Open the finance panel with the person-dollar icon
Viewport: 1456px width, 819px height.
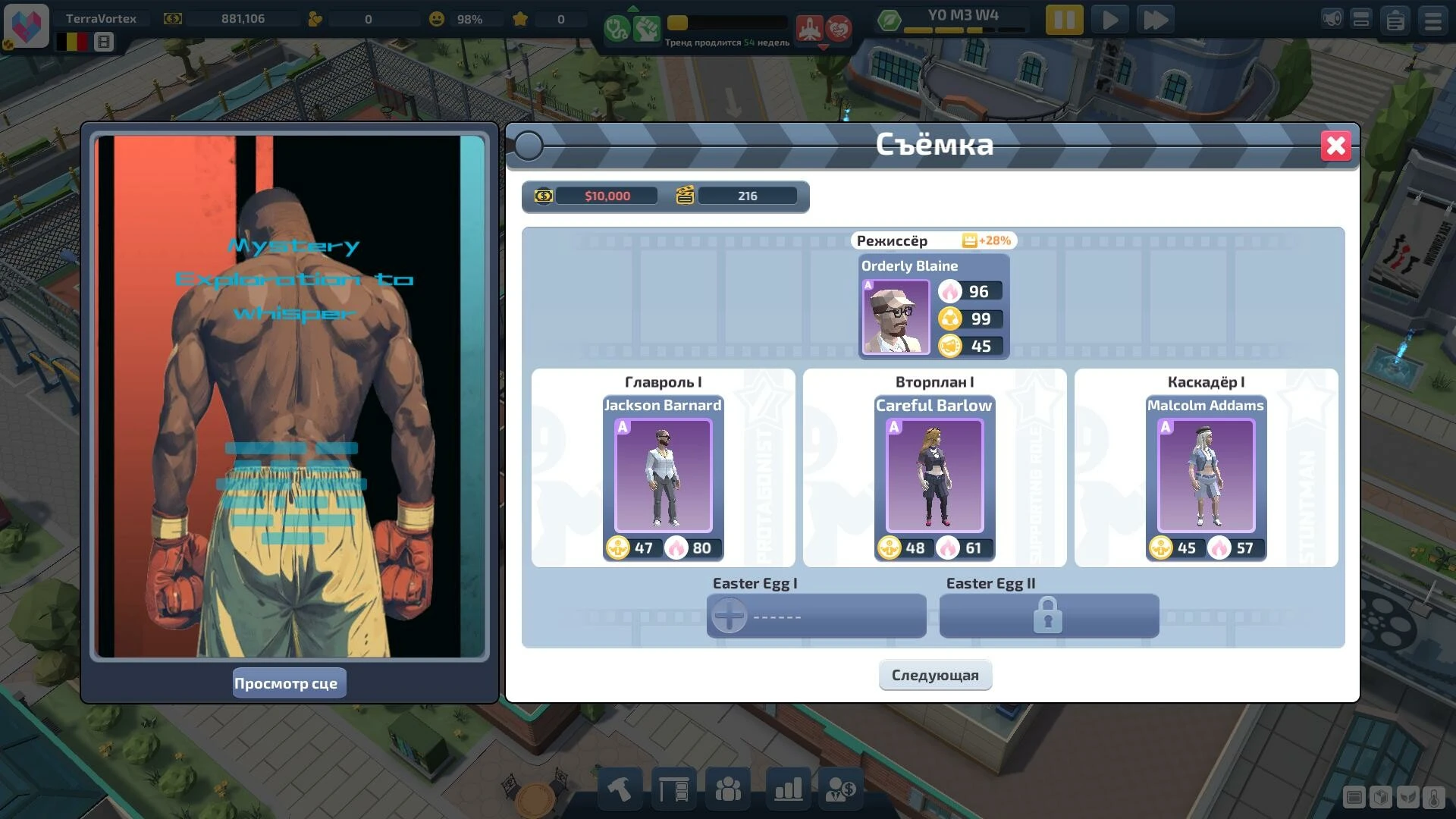pyautogui.click(x=842, y=789)
